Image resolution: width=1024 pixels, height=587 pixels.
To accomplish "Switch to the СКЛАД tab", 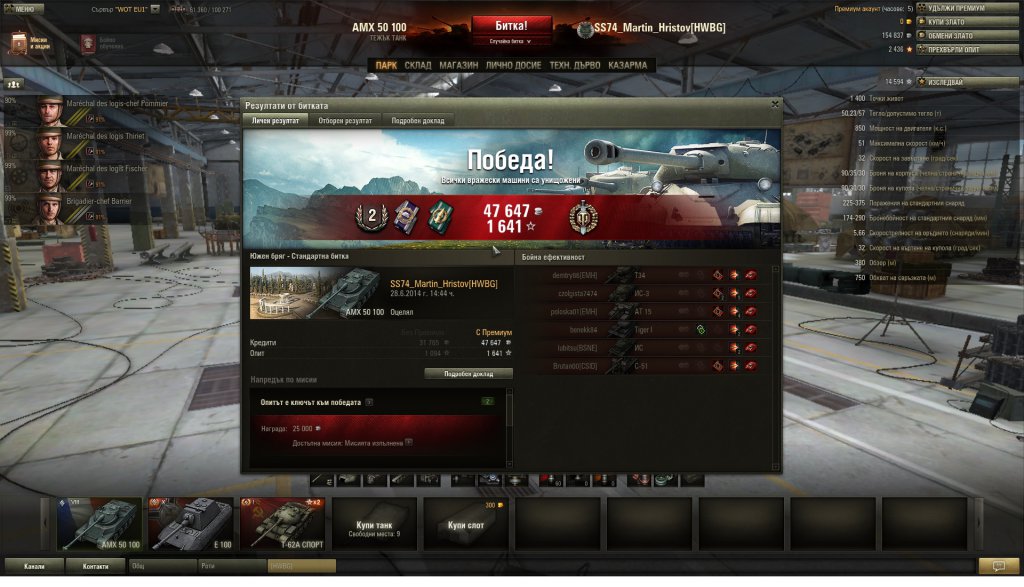I will (418, 65).
